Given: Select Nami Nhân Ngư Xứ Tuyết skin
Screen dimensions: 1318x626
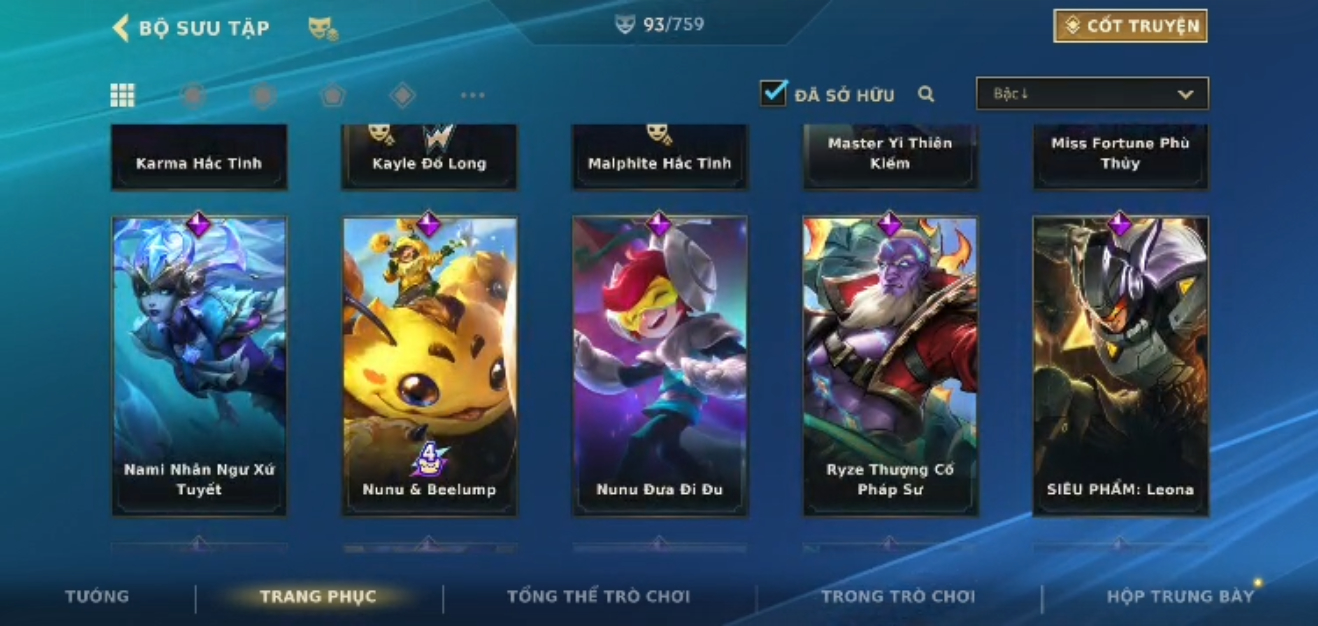Looking at the screenshot, I should click(199, 365).
